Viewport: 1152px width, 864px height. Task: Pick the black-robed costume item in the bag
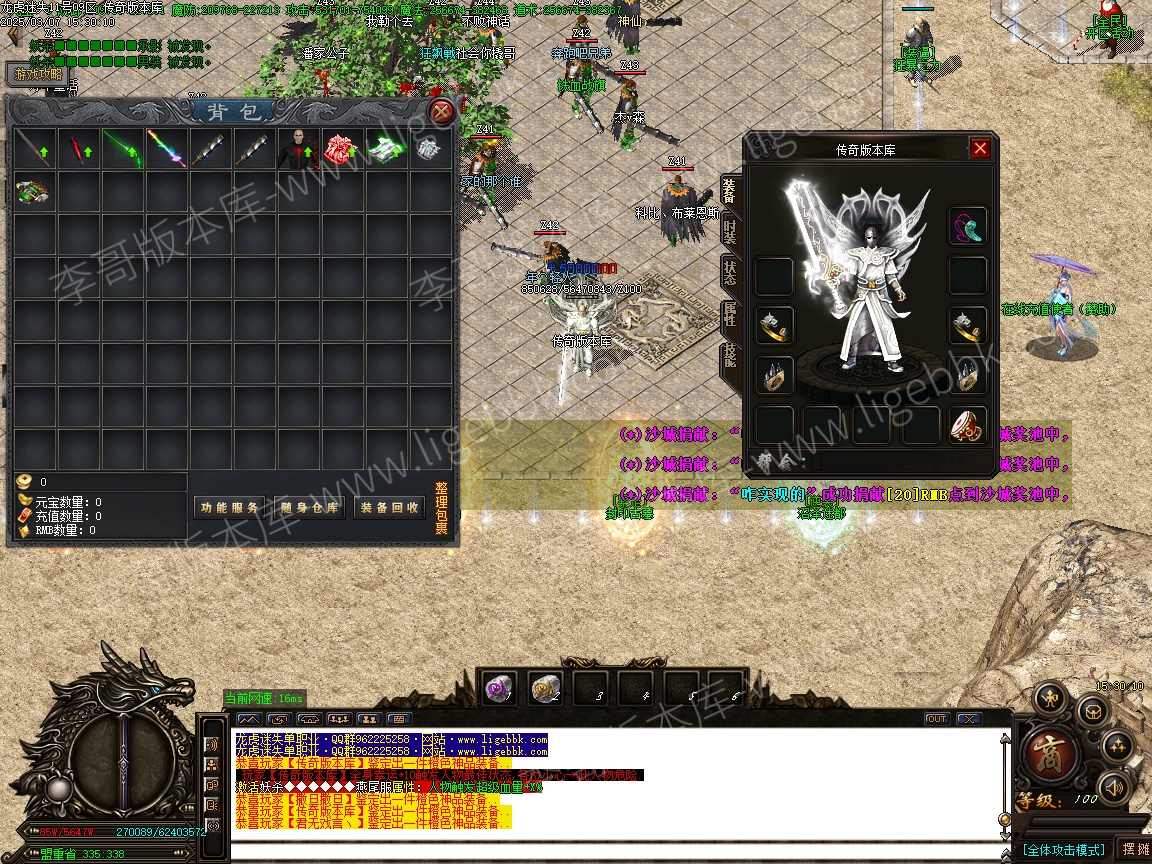coord(299,149)
